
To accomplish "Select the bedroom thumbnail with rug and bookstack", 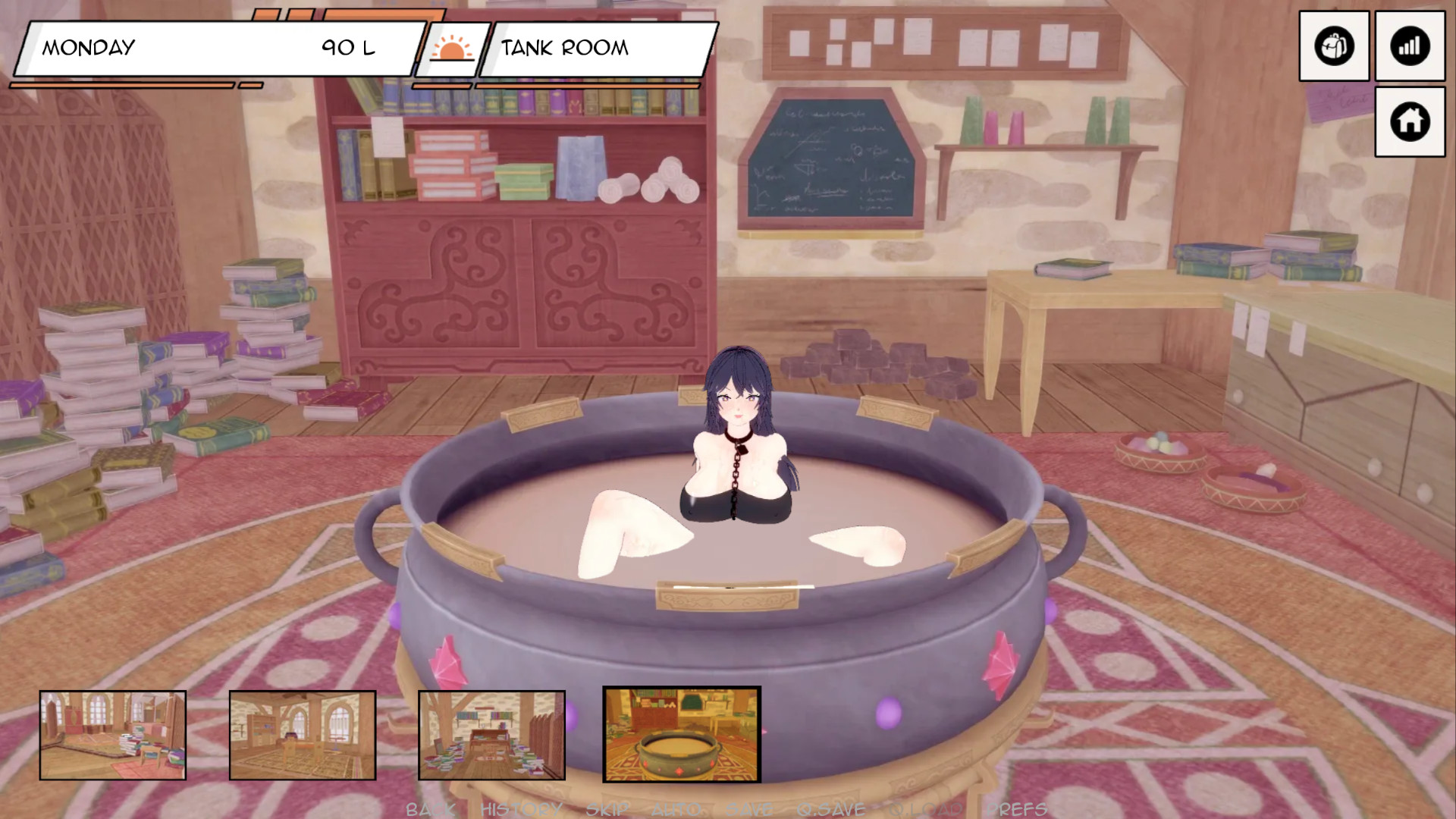I will (113, 735).
